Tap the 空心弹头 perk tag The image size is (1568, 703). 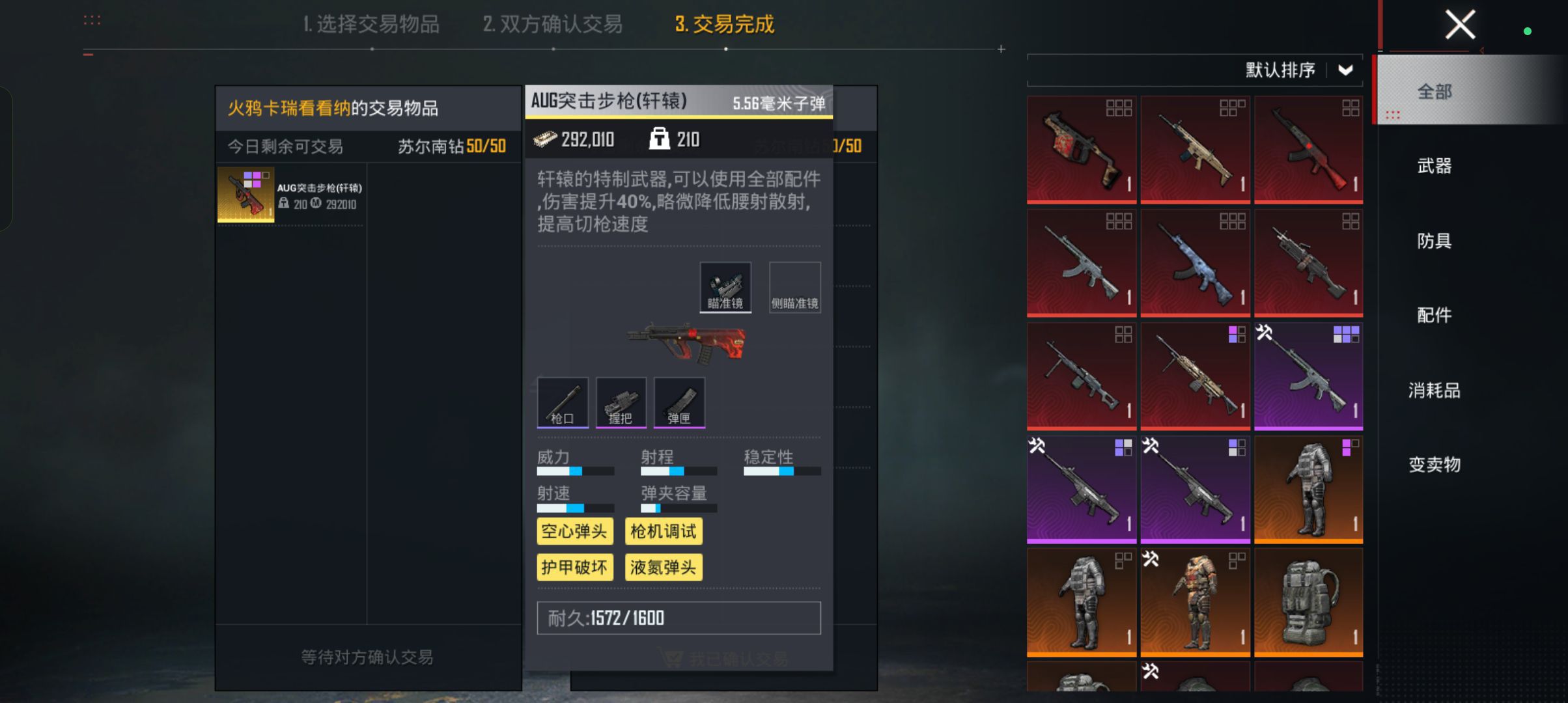[x=574, y=531]
